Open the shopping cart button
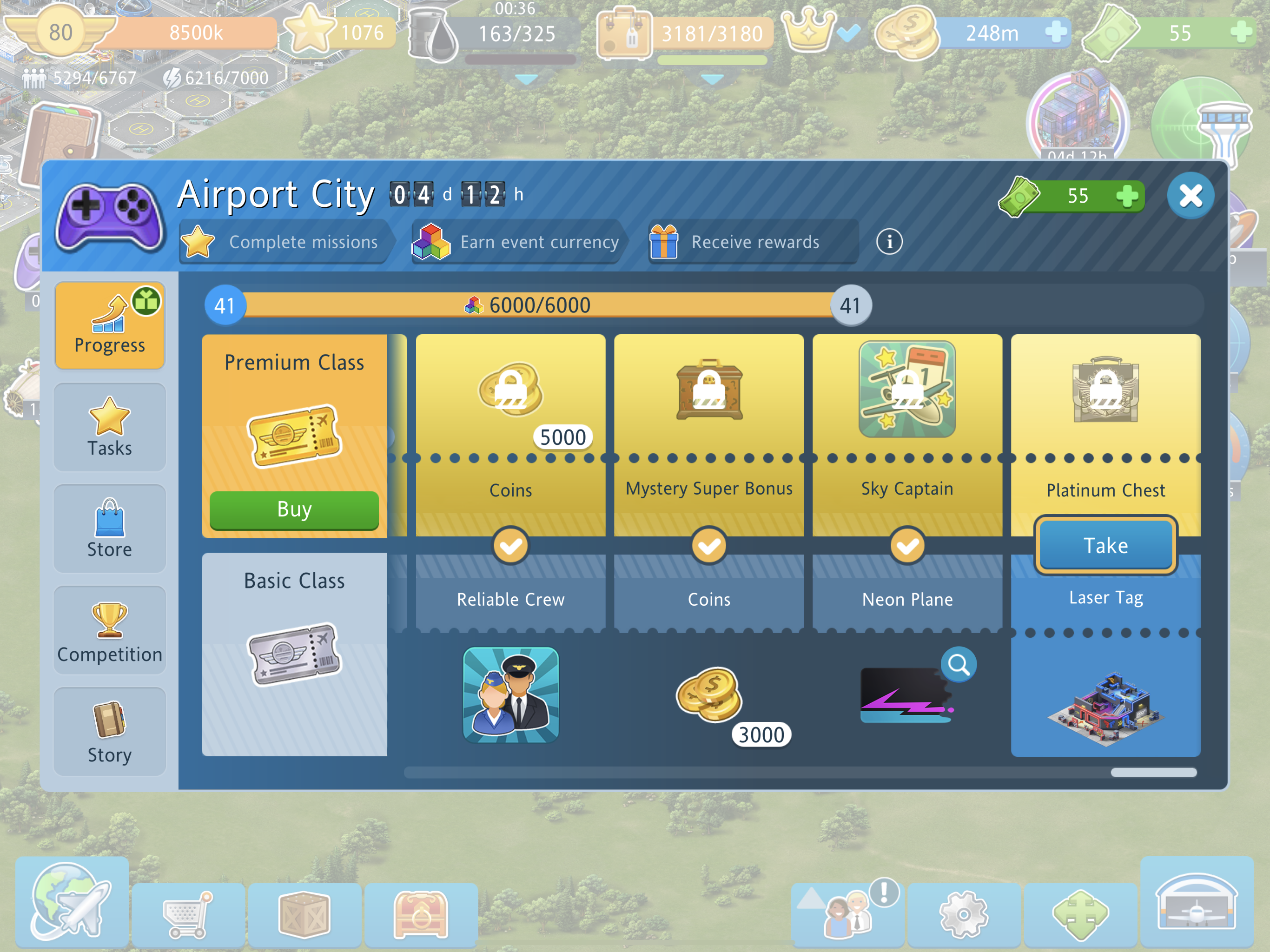This screenshot has height=952, width=1270. click(188, 914)
